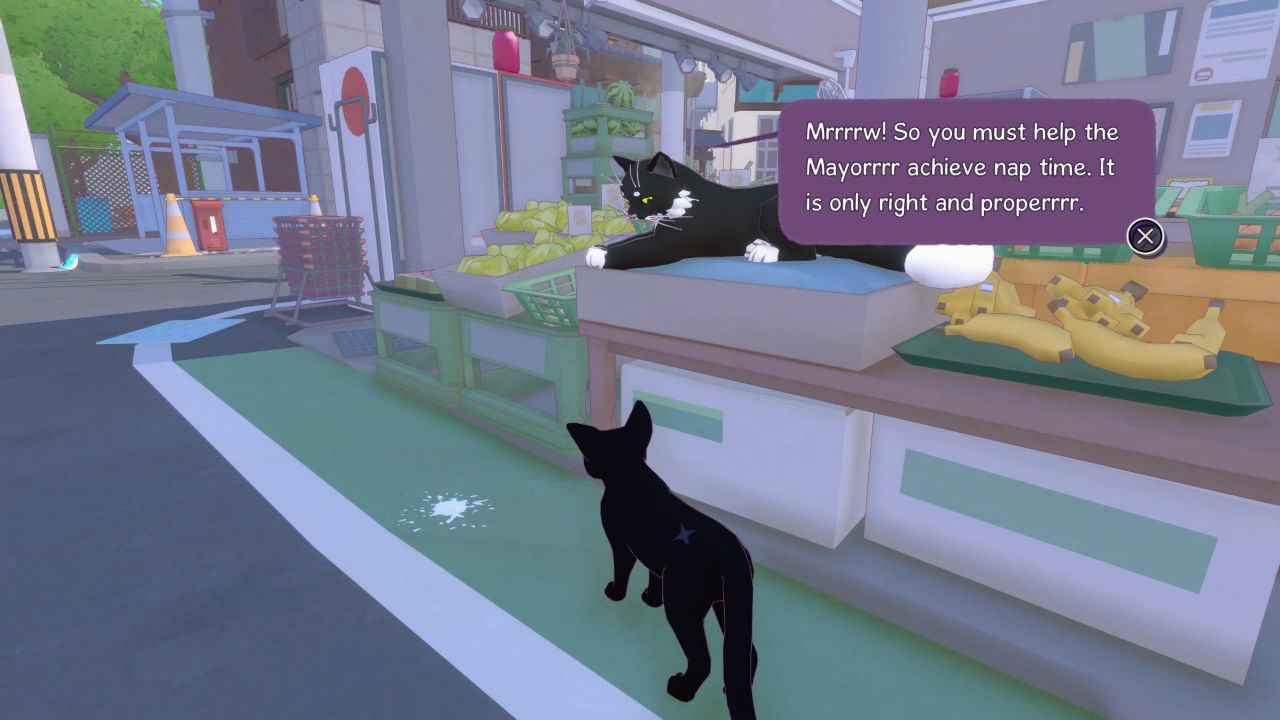Click the X button on the speech box
This screenshot has width=1280, height=720.
click(x=1144, y=237)
